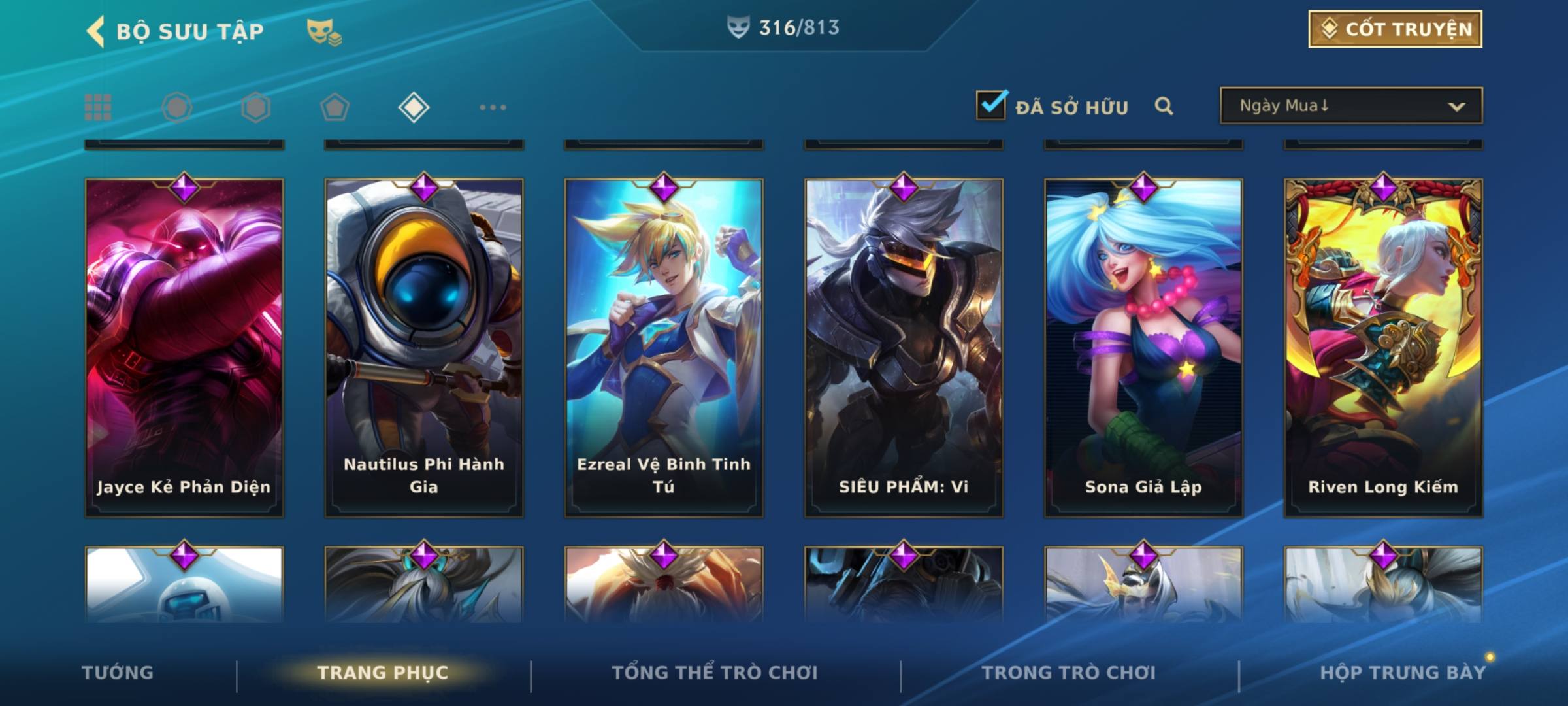Viewport: 1568px width, 706px height.
Task: Toggle the Đã Sở Hữu checkbox
Action: tap(991, 106)
